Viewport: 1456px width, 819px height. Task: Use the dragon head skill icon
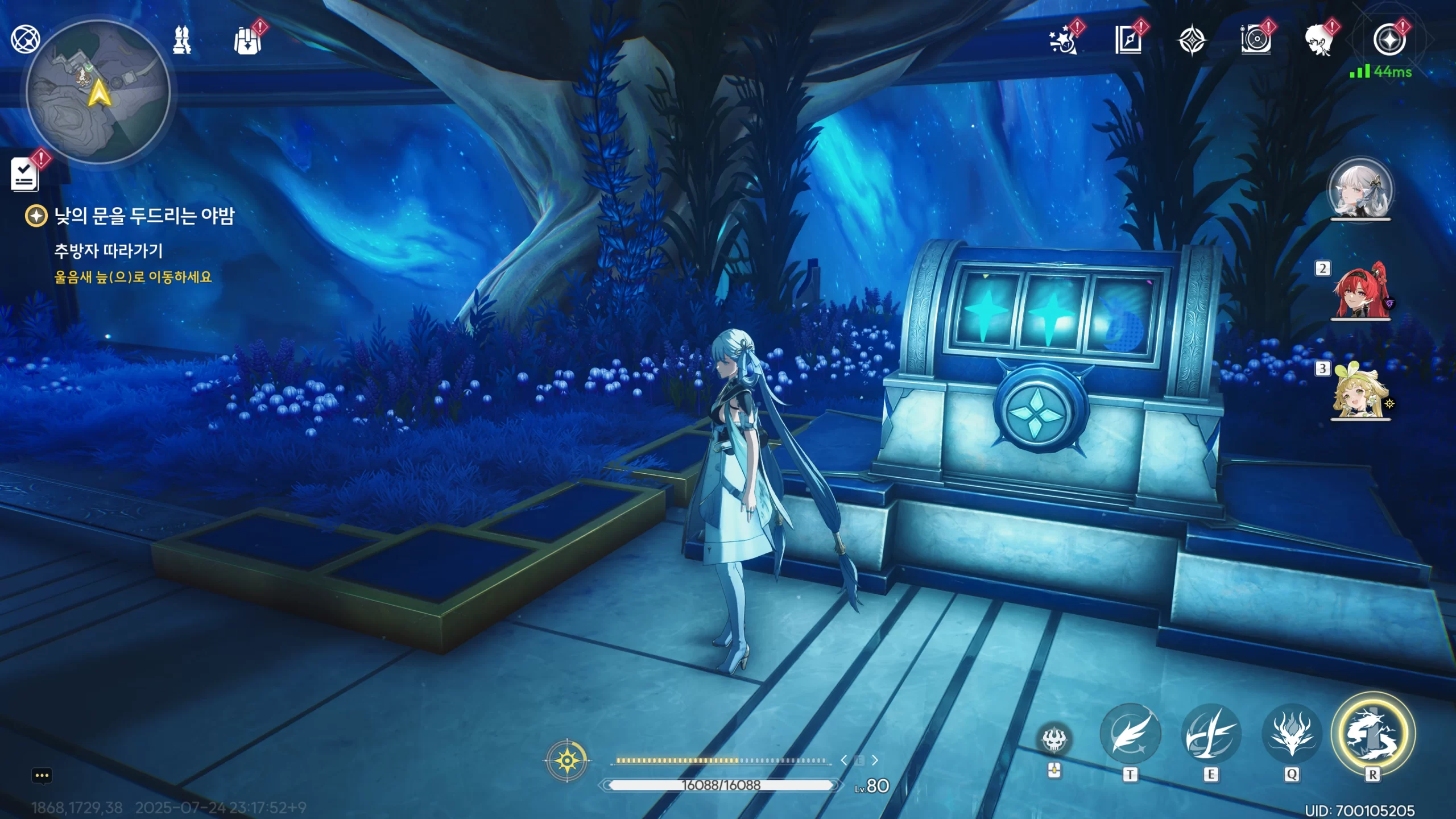[x=1292, y=734]
